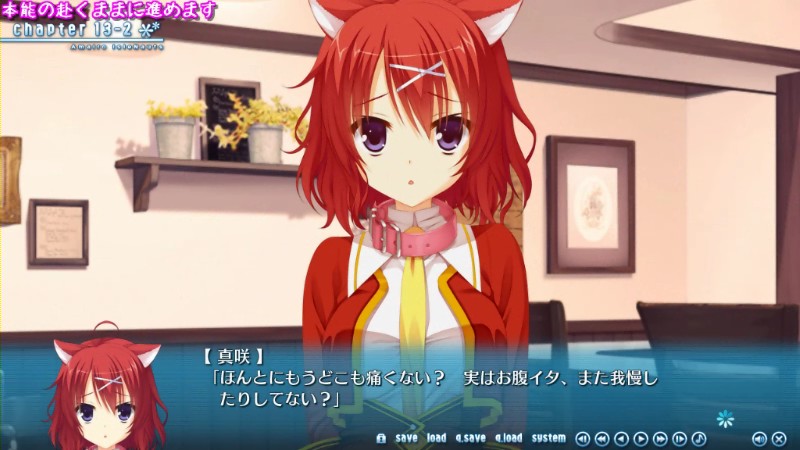Image resolution: width=800 pixels, height=450 pixels.
Task: Jump ahead with the next-step arrow button
Action: 679,438
